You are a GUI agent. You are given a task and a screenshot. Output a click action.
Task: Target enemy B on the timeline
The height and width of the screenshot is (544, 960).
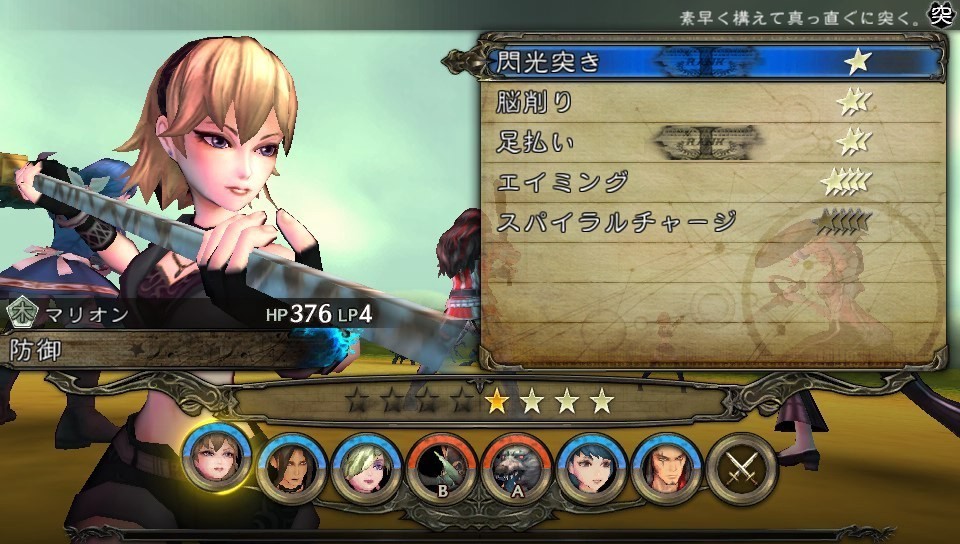pos(442,467)
